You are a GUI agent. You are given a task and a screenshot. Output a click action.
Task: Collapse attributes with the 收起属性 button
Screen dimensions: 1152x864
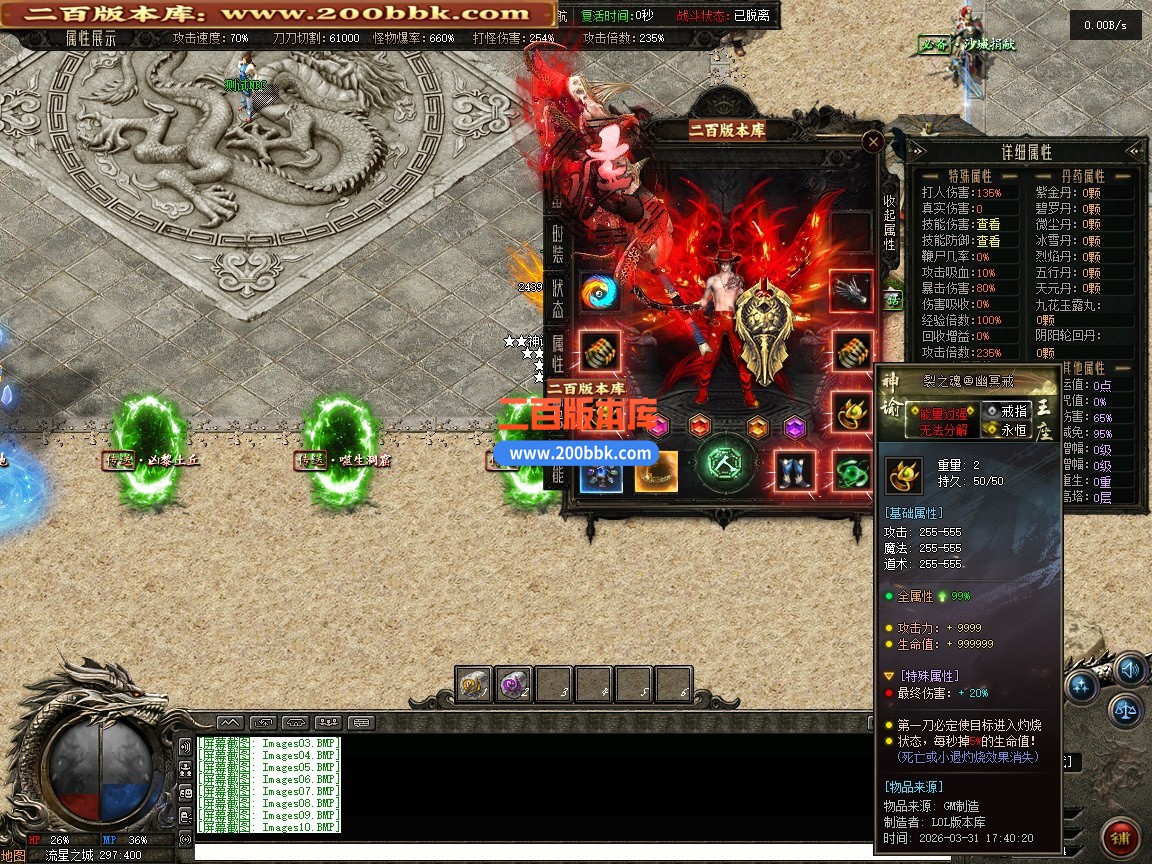[x=889, y=222]
